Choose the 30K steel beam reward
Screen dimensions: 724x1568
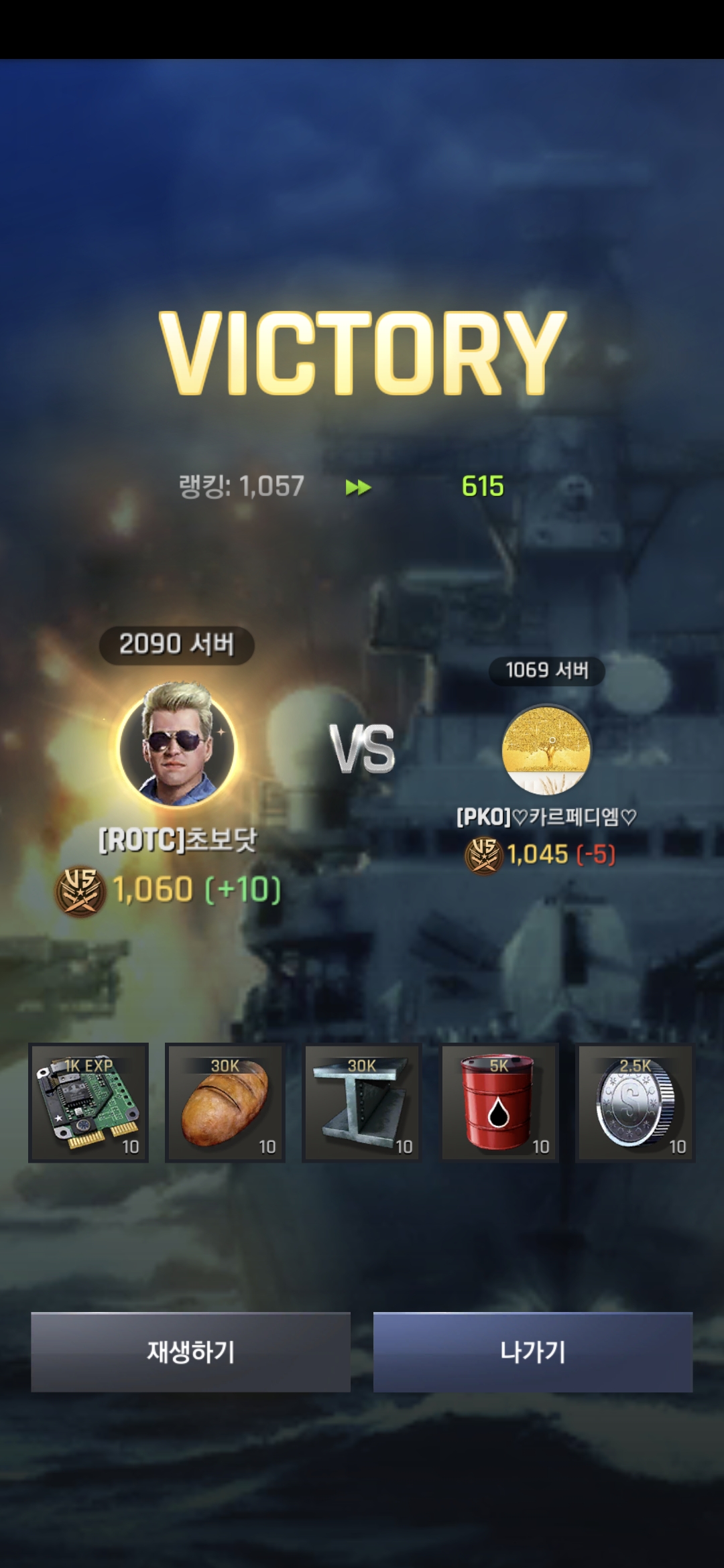(x=362, y=1102)
